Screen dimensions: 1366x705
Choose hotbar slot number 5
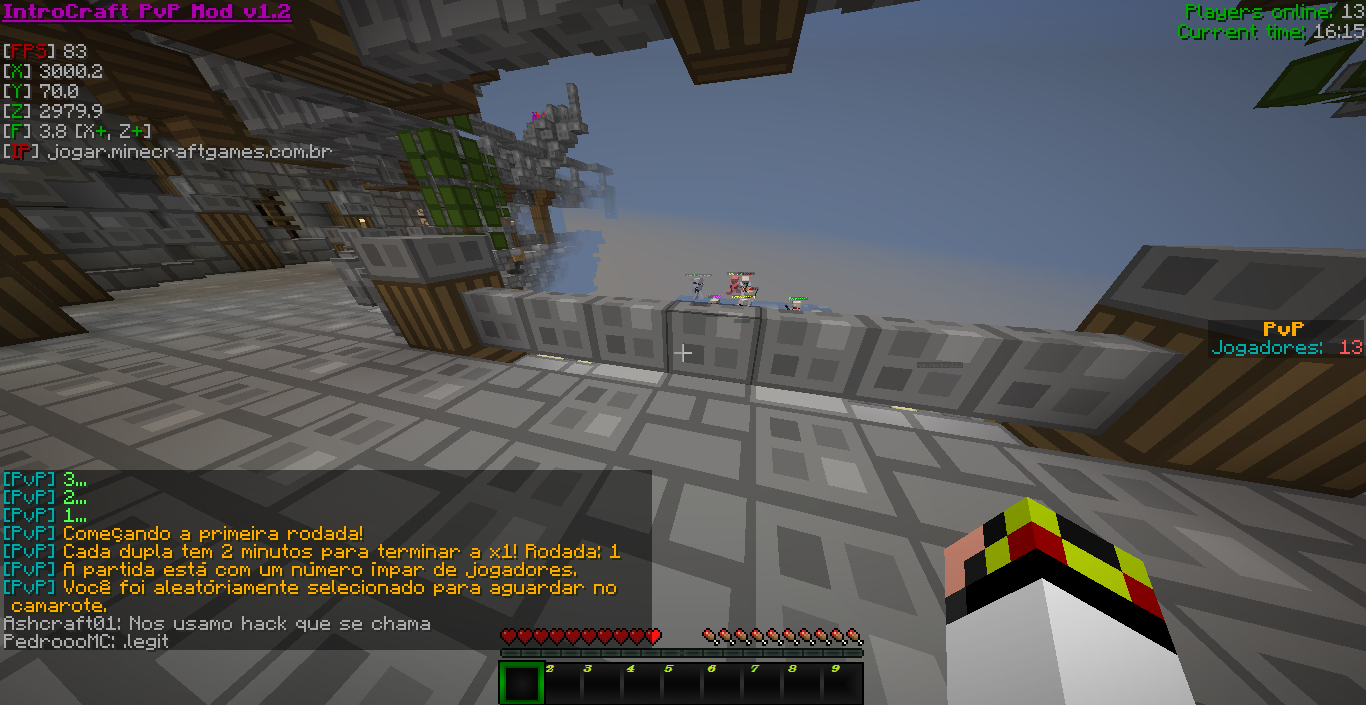tap(681, 683)
